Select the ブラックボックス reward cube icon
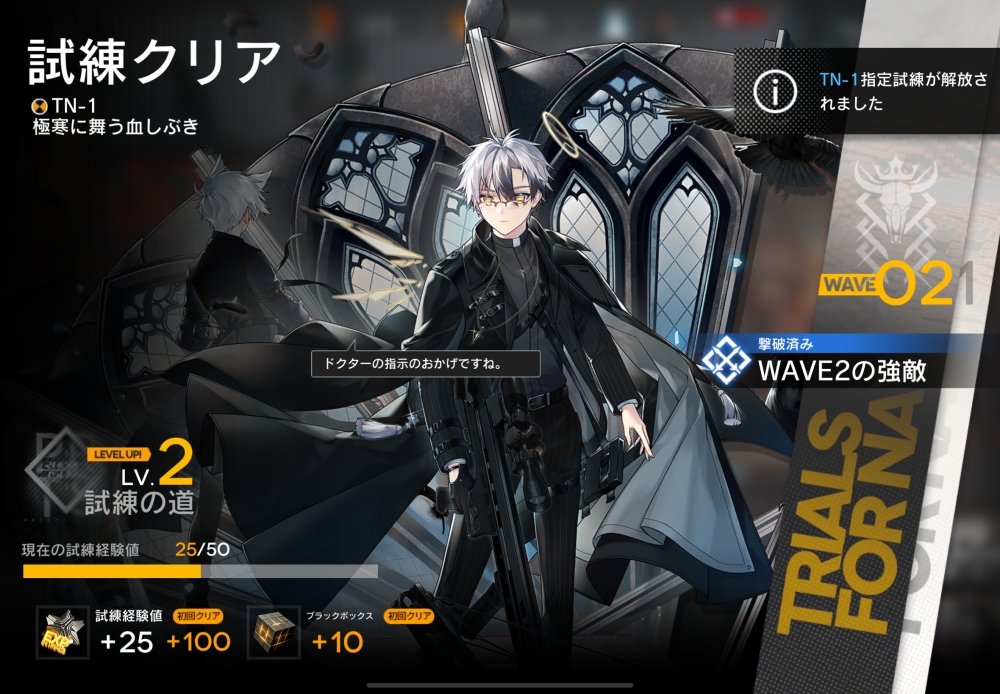The height and width of the screenshot is (694, 1000). 273,632
